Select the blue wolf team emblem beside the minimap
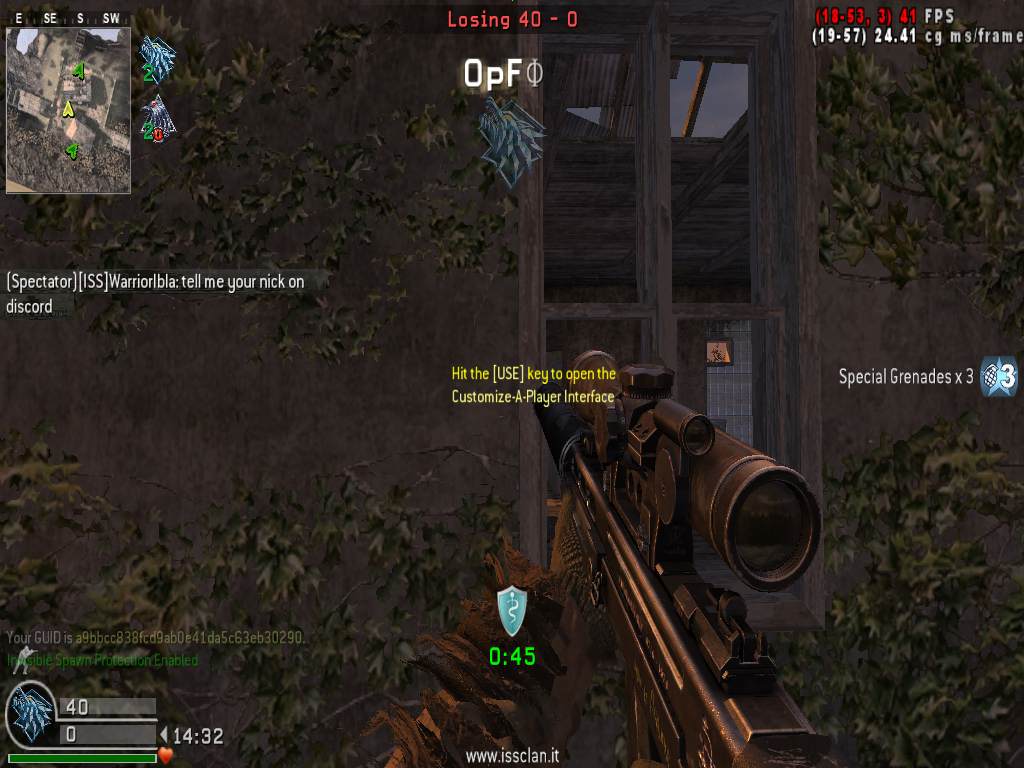 coord(157,58)
